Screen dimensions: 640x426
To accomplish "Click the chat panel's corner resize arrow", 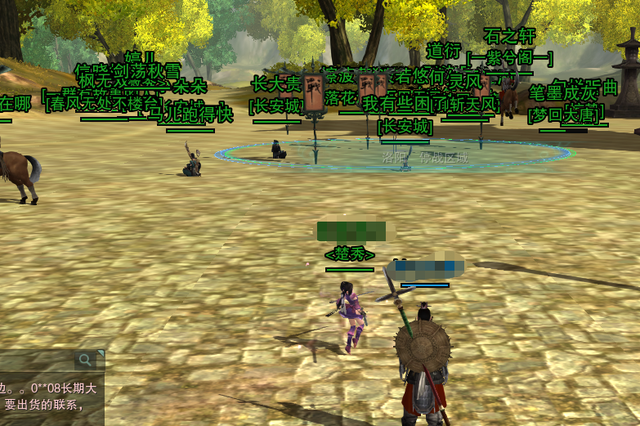I will point(100,354).
